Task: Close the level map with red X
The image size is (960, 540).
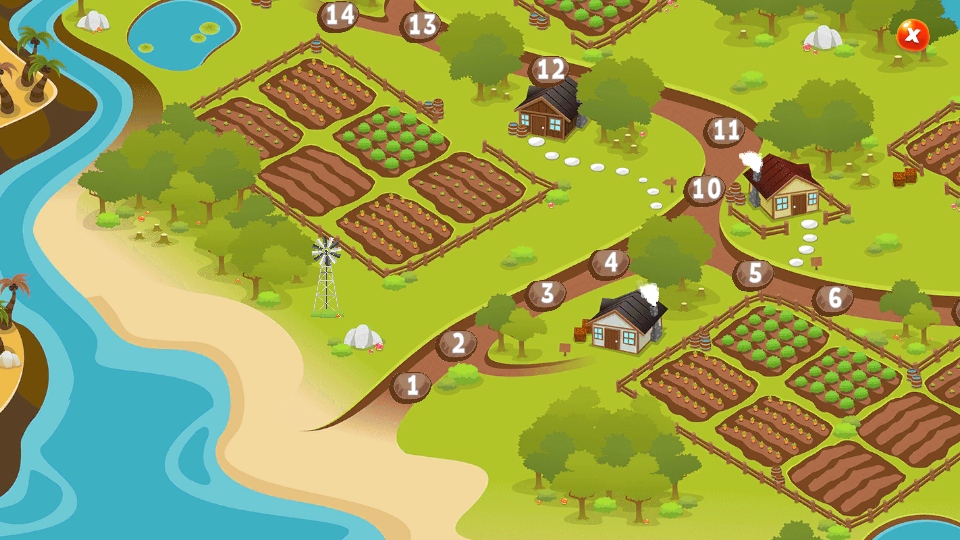Action: point(912,35)
